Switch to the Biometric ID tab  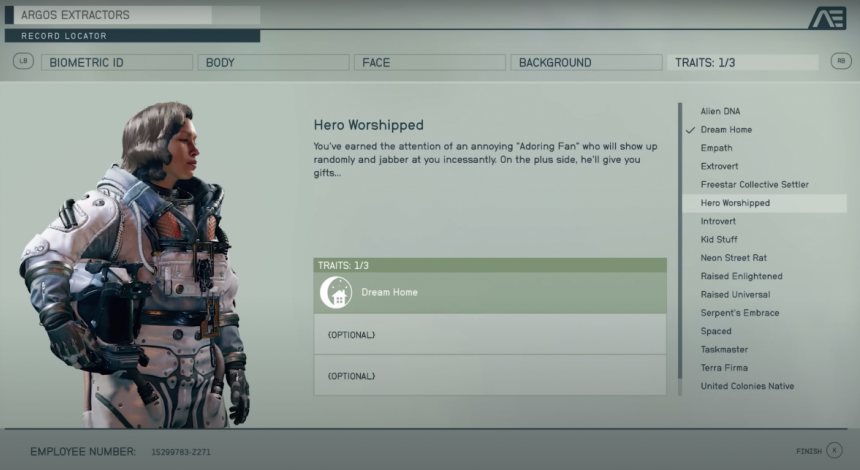(116, 62)
